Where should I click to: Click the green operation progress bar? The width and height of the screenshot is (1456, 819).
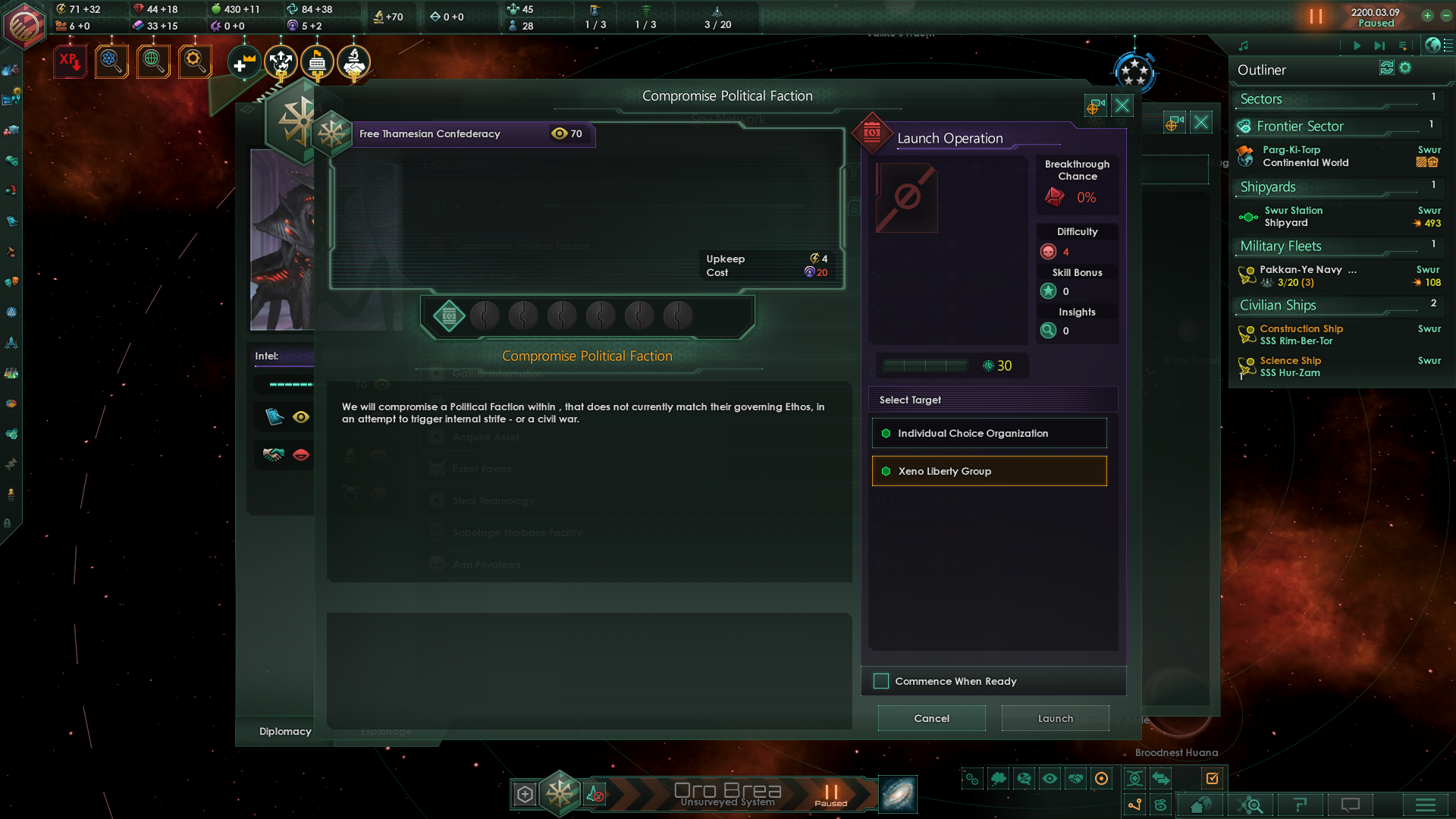[924, 365]
